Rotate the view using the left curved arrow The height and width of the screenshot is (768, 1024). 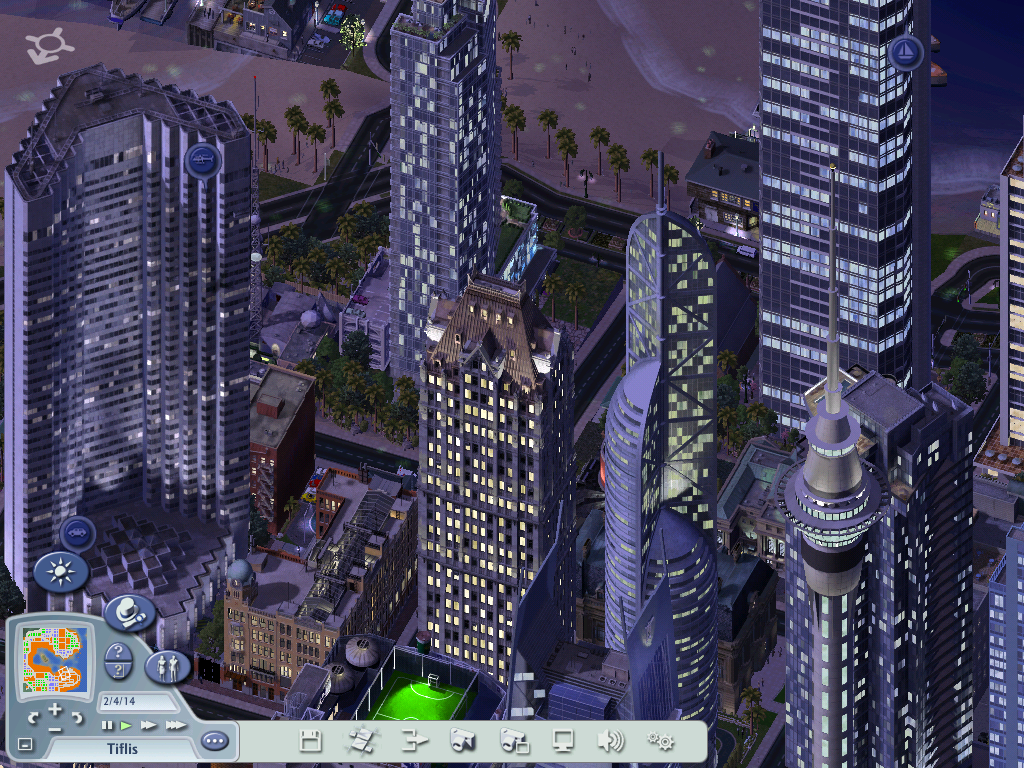(33, 718)
